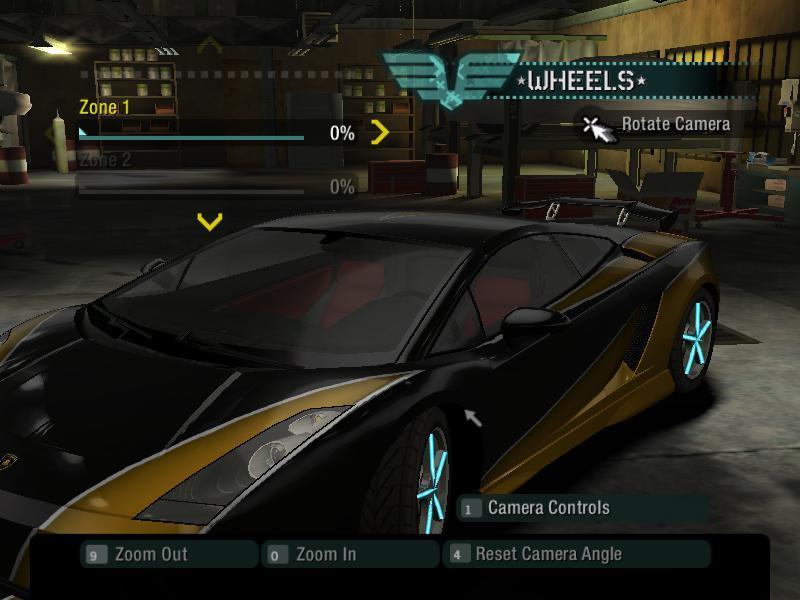Select Zoom In
The height and width of the screenshot is (600, 800).
(326, 554)
